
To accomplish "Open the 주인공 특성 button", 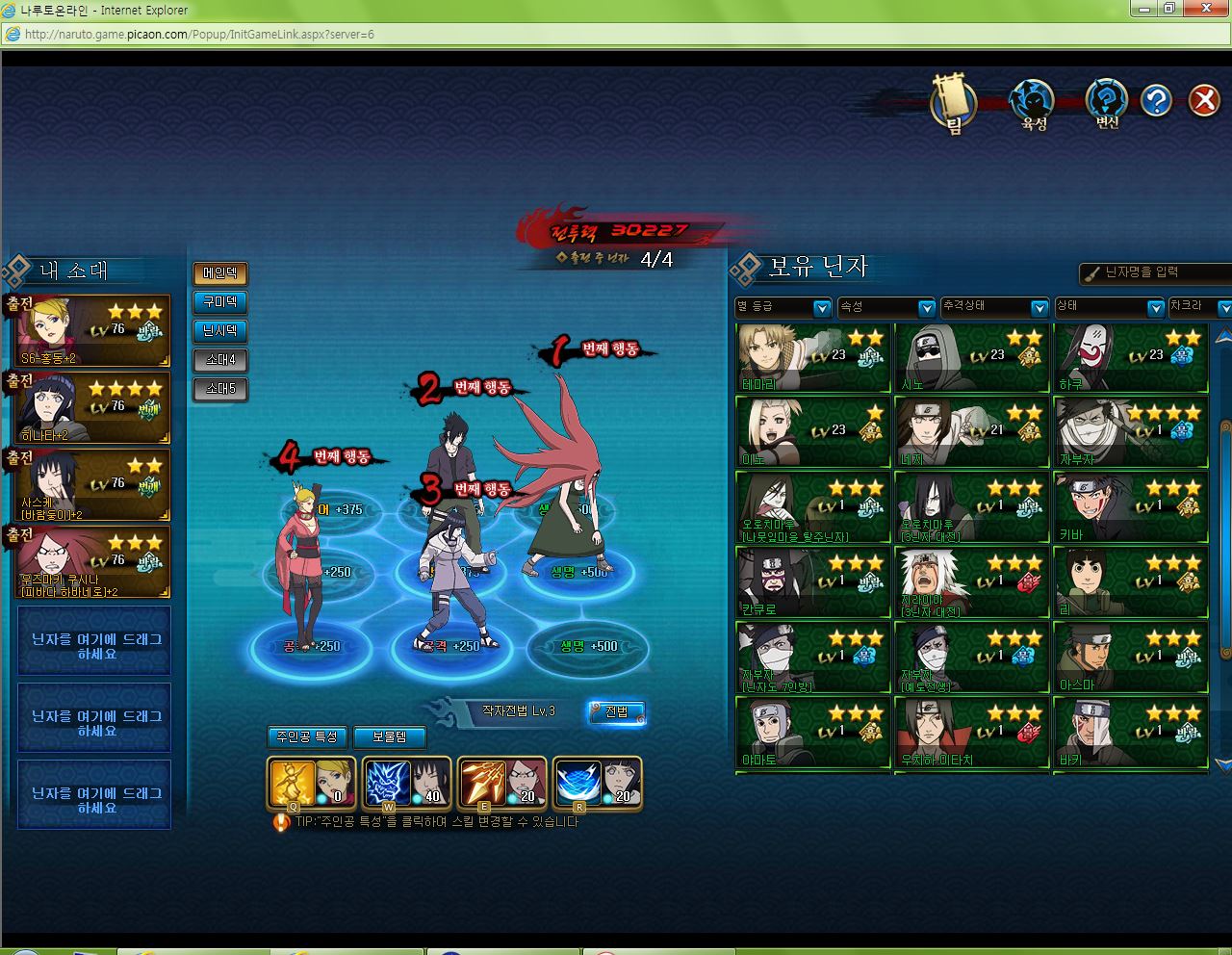I will (307, 736).
